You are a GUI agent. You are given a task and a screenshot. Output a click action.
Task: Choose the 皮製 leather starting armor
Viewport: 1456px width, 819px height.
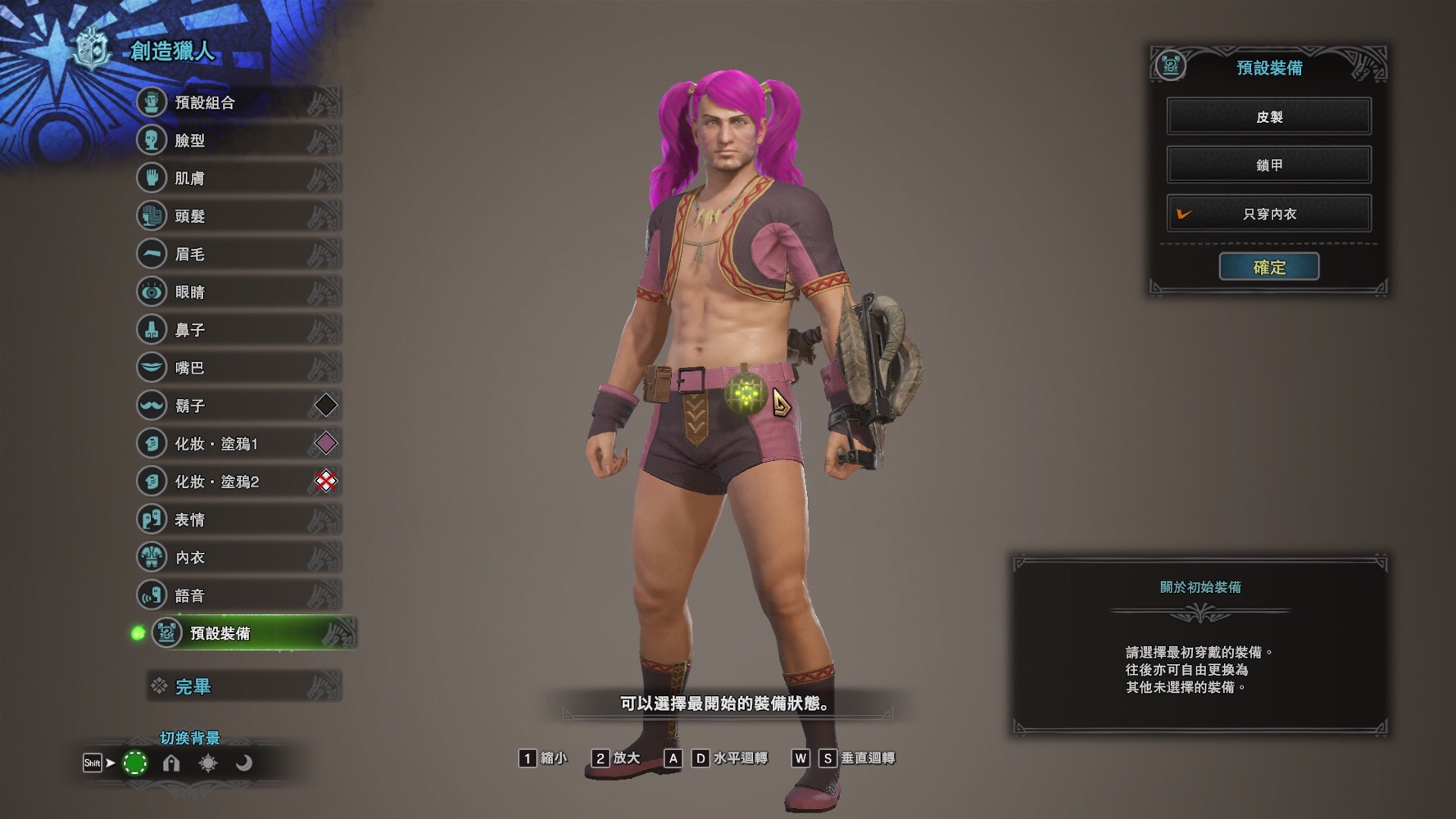(1268, 116)
